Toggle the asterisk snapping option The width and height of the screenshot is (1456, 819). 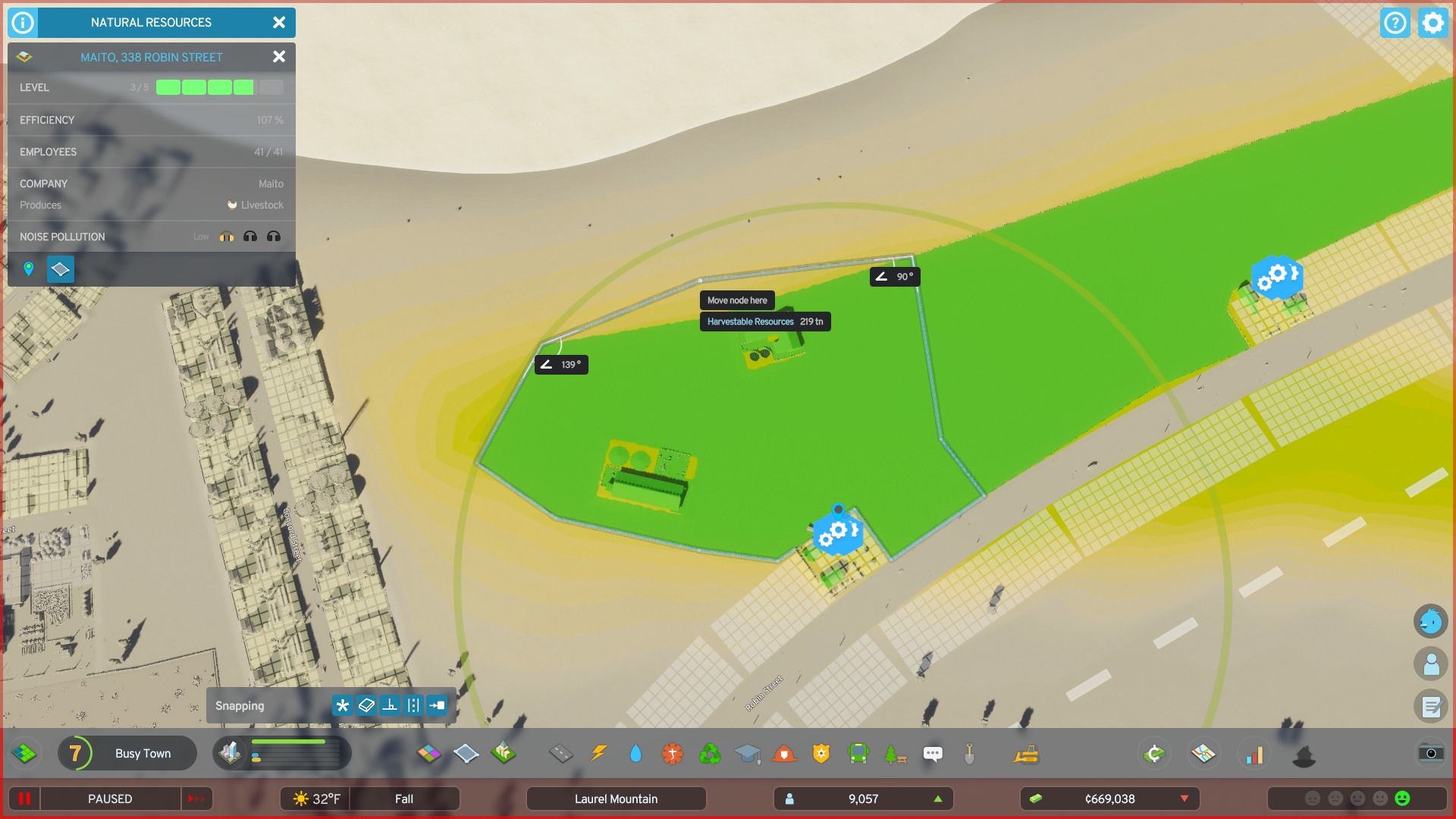(344, 705)
